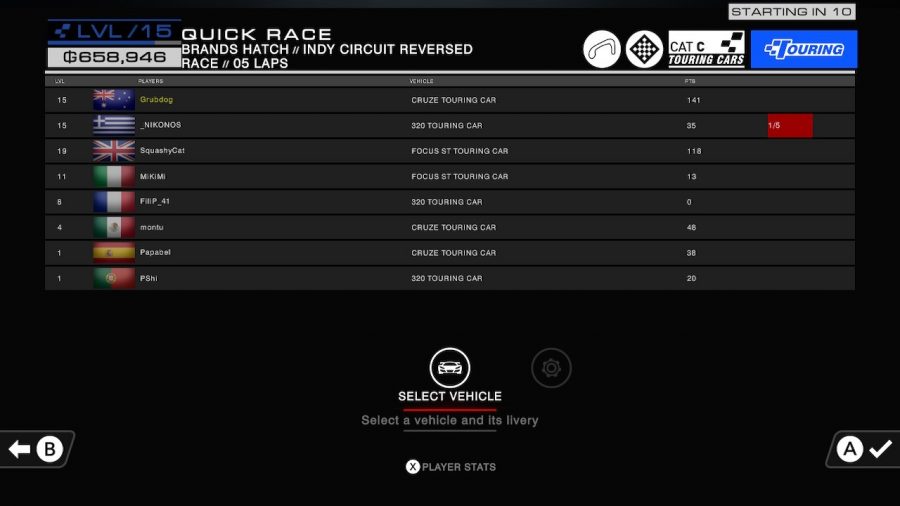Click the blue Touring discipline badge

pos(803,49)
